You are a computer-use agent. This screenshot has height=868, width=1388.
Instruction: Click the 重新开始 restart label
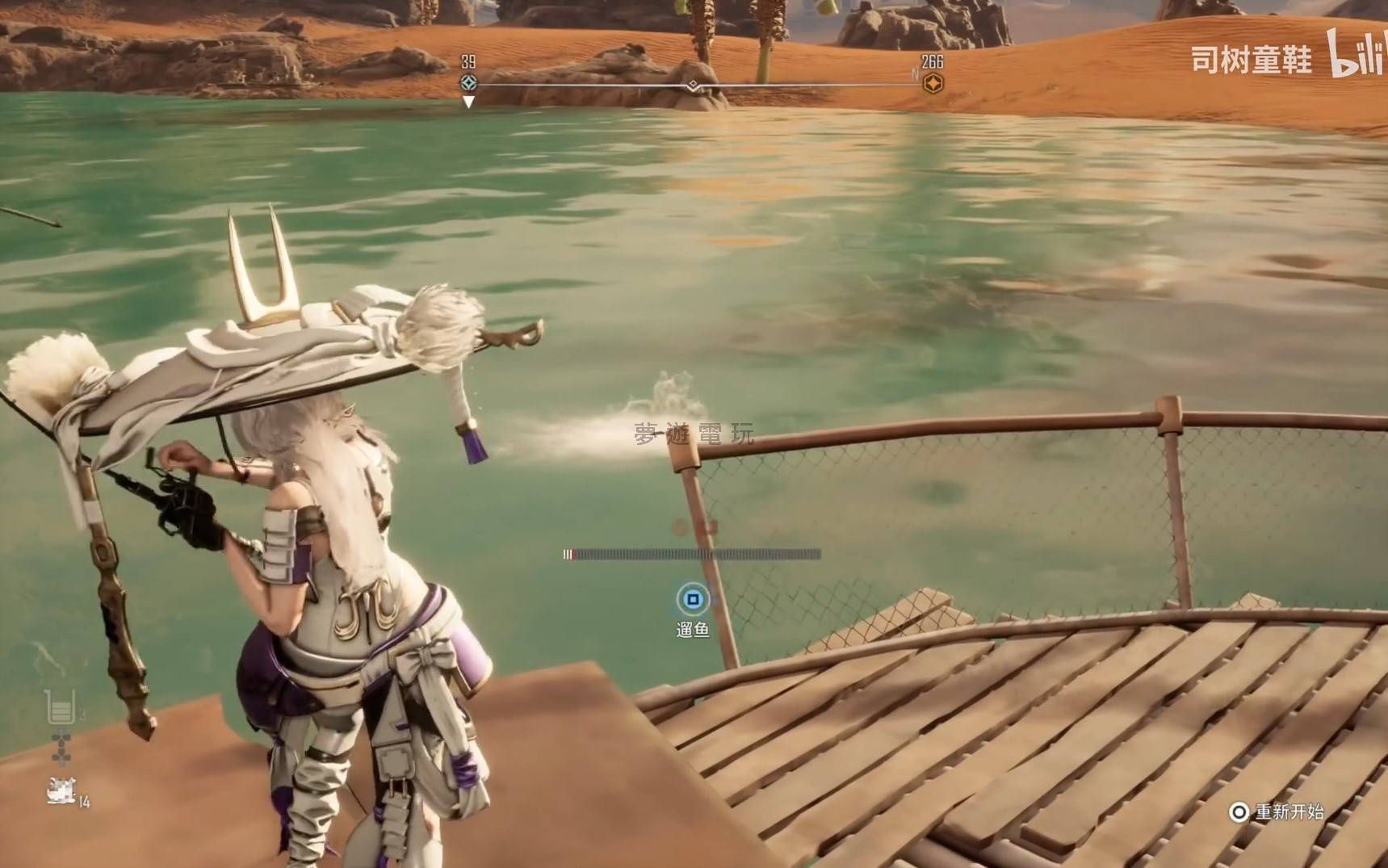pyautogui.click(x=1289, y=811)
